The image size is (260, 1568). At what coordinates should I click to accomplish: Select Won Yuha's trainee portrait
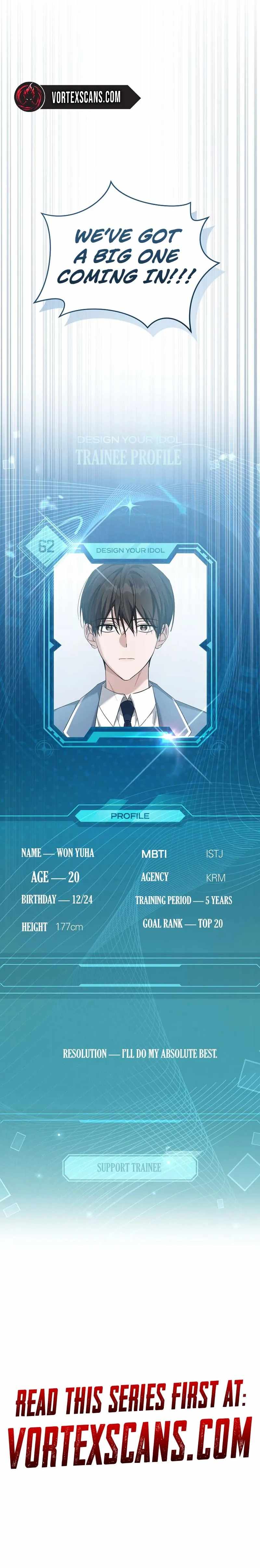pos(130,646)
